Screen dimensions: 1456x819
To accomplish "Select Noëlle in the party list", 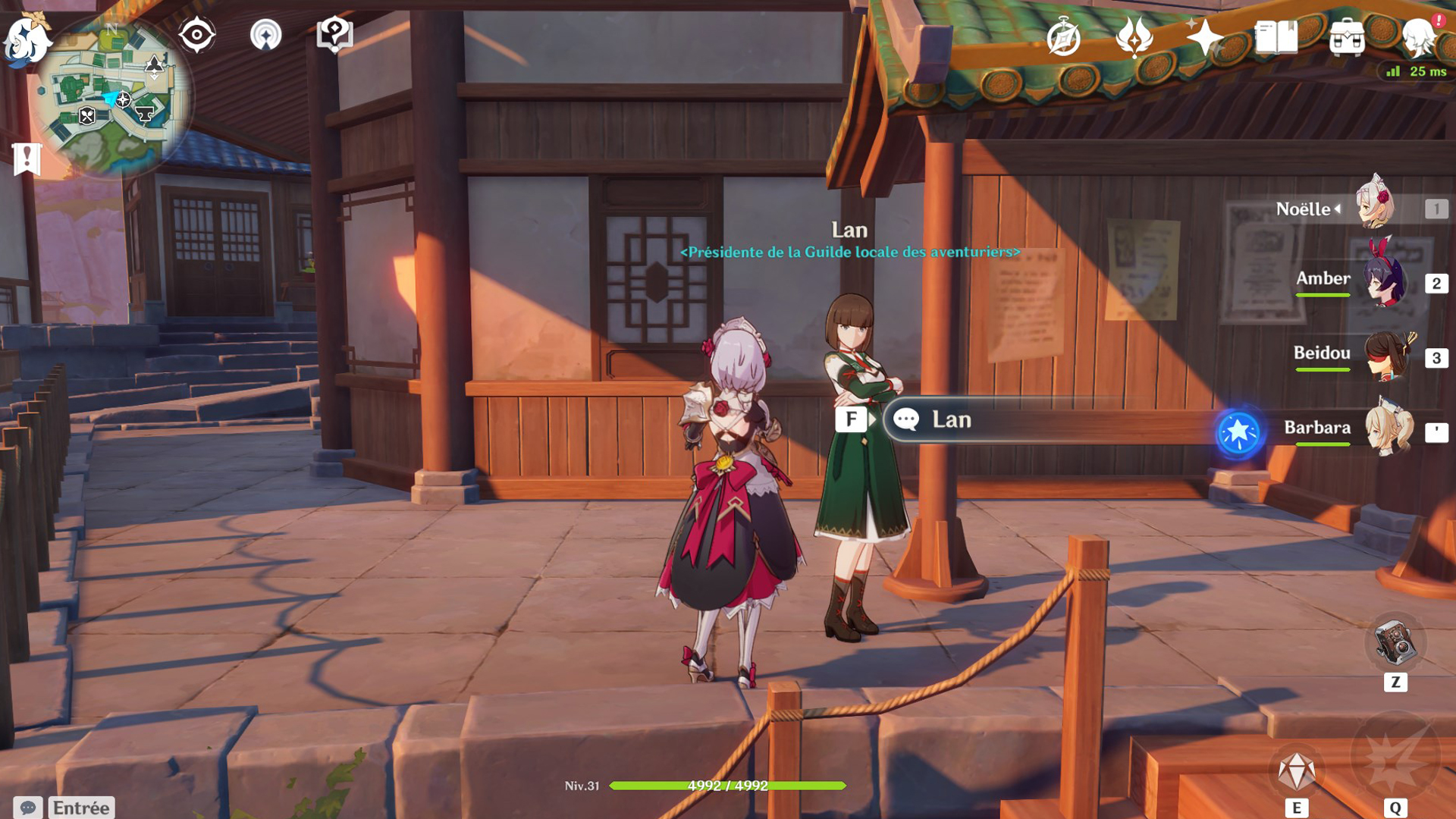I will coord(1374,206).
